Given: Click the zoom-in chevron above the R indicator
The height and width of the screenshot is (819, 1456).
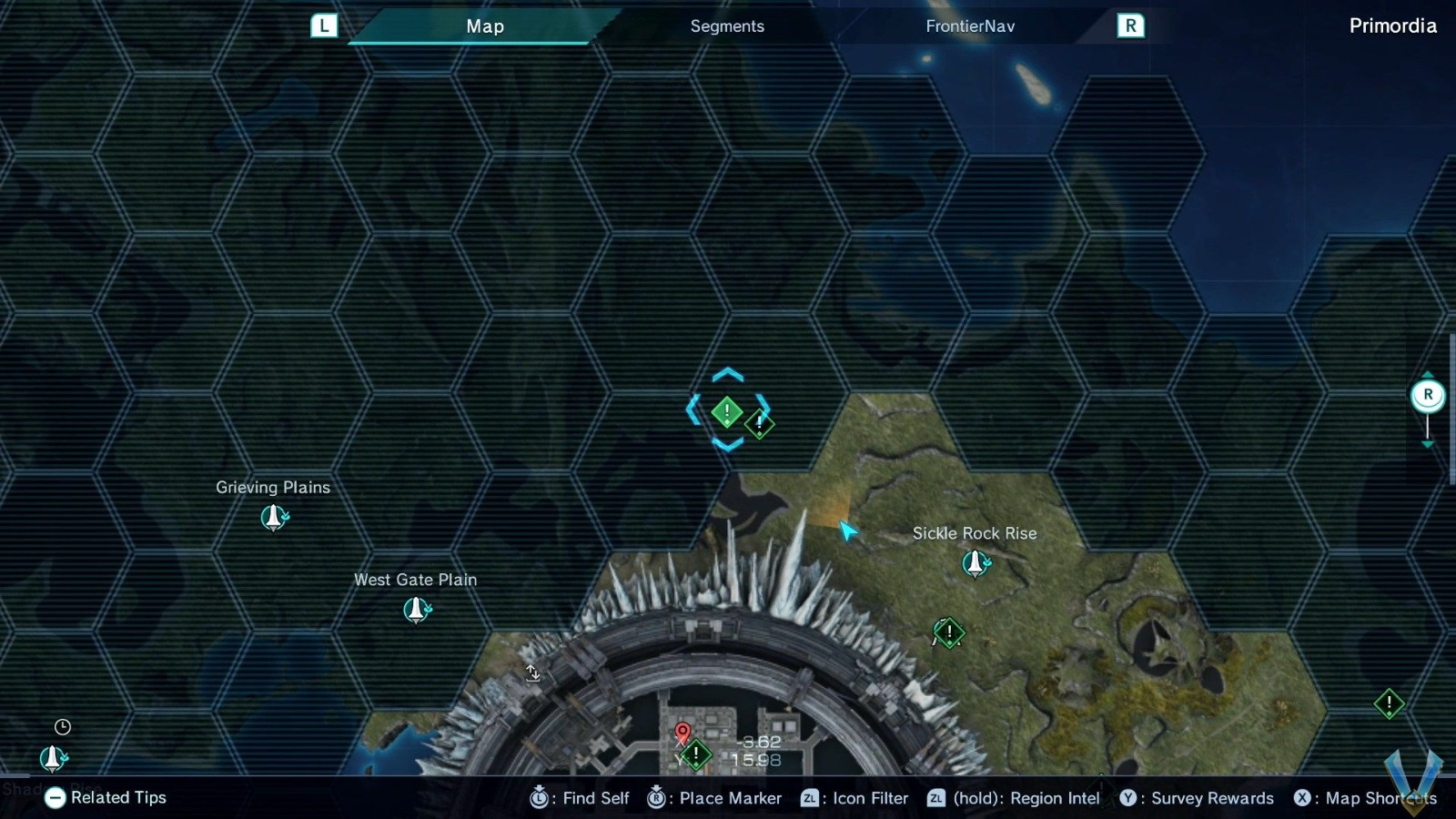Looking at the screenshot, I should pyautogui.click(x=1429, y=372).
